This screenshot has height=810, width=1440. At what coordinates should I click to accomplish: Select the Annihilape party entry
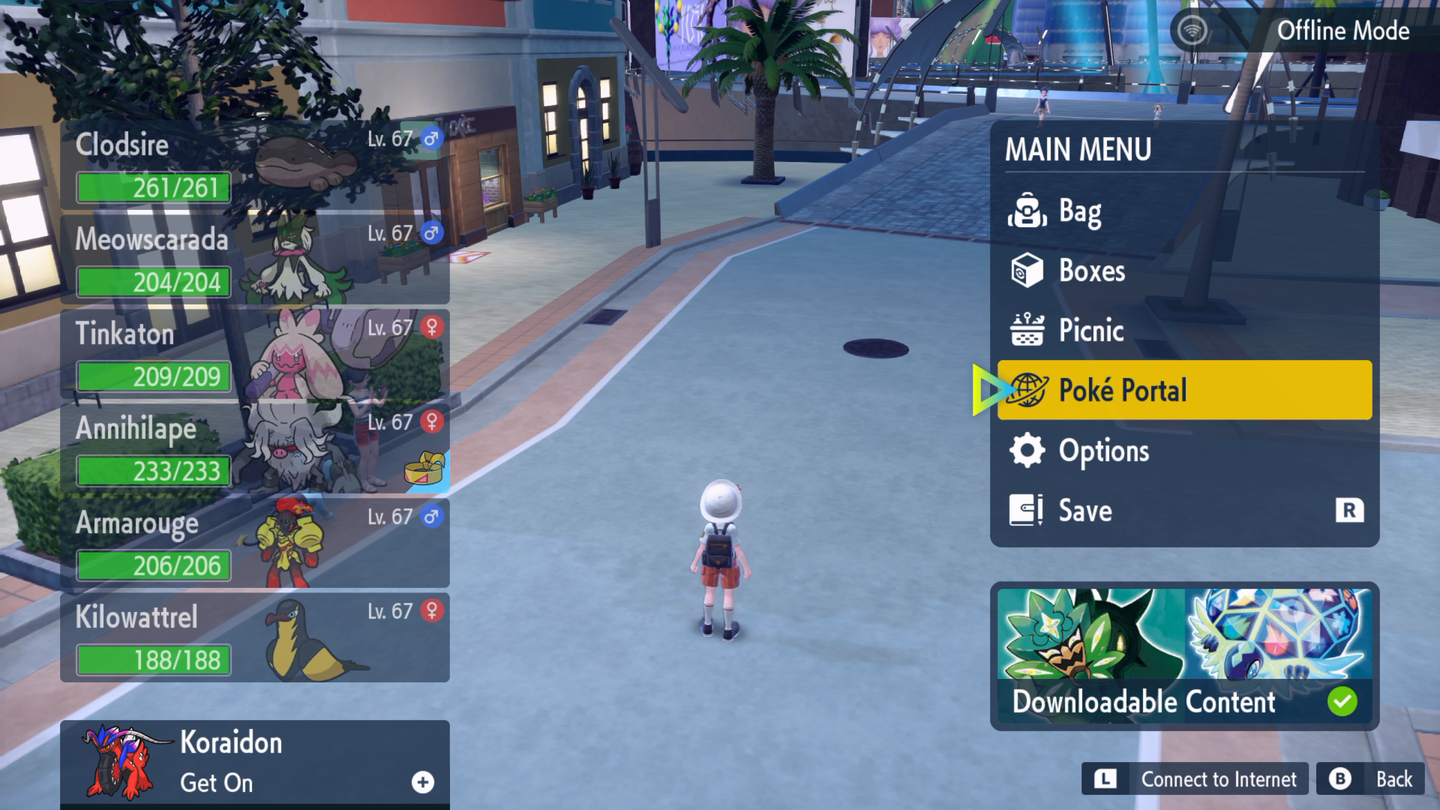255,449
